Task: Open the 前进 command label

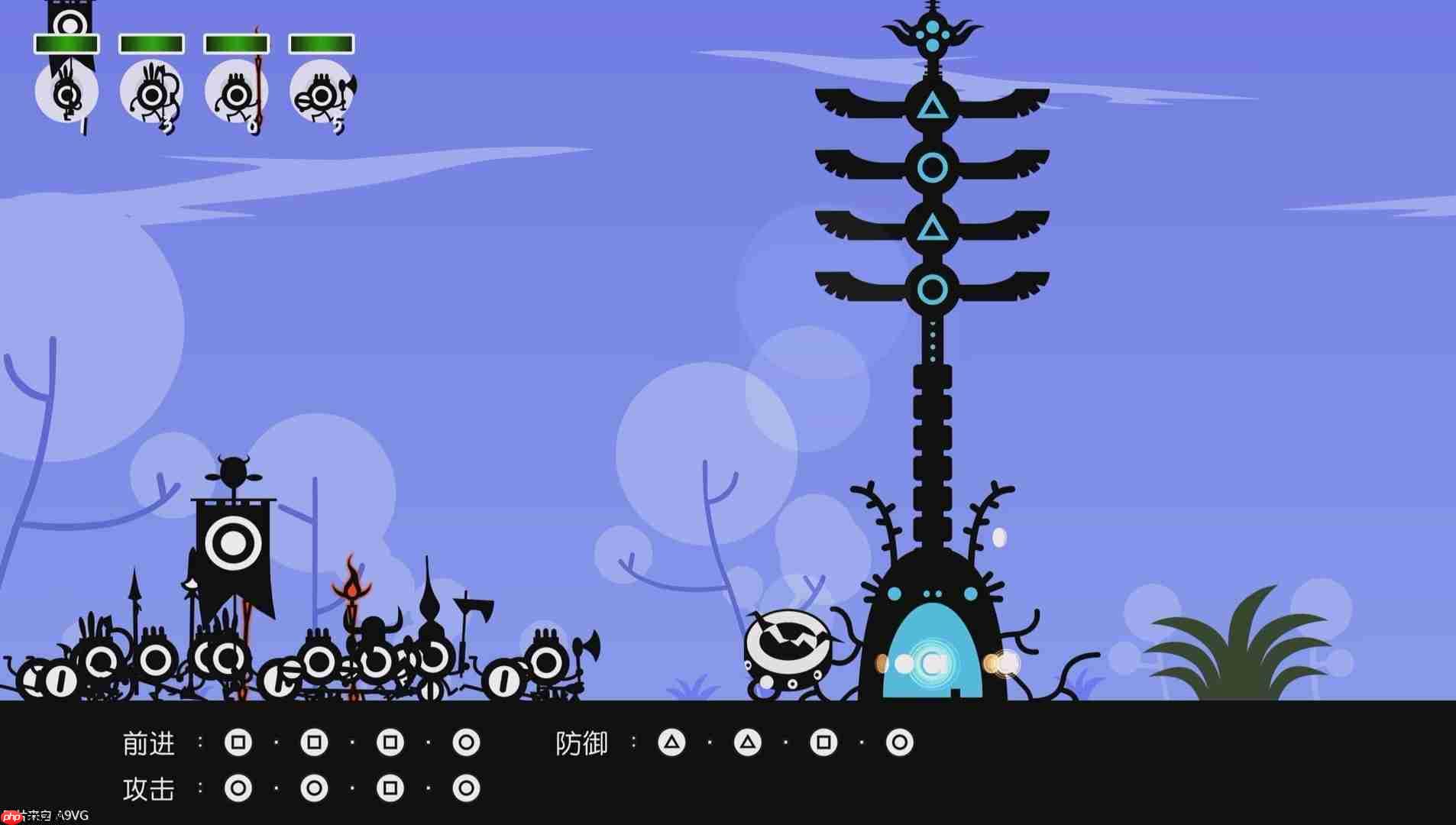Action: tap(150, 741)
